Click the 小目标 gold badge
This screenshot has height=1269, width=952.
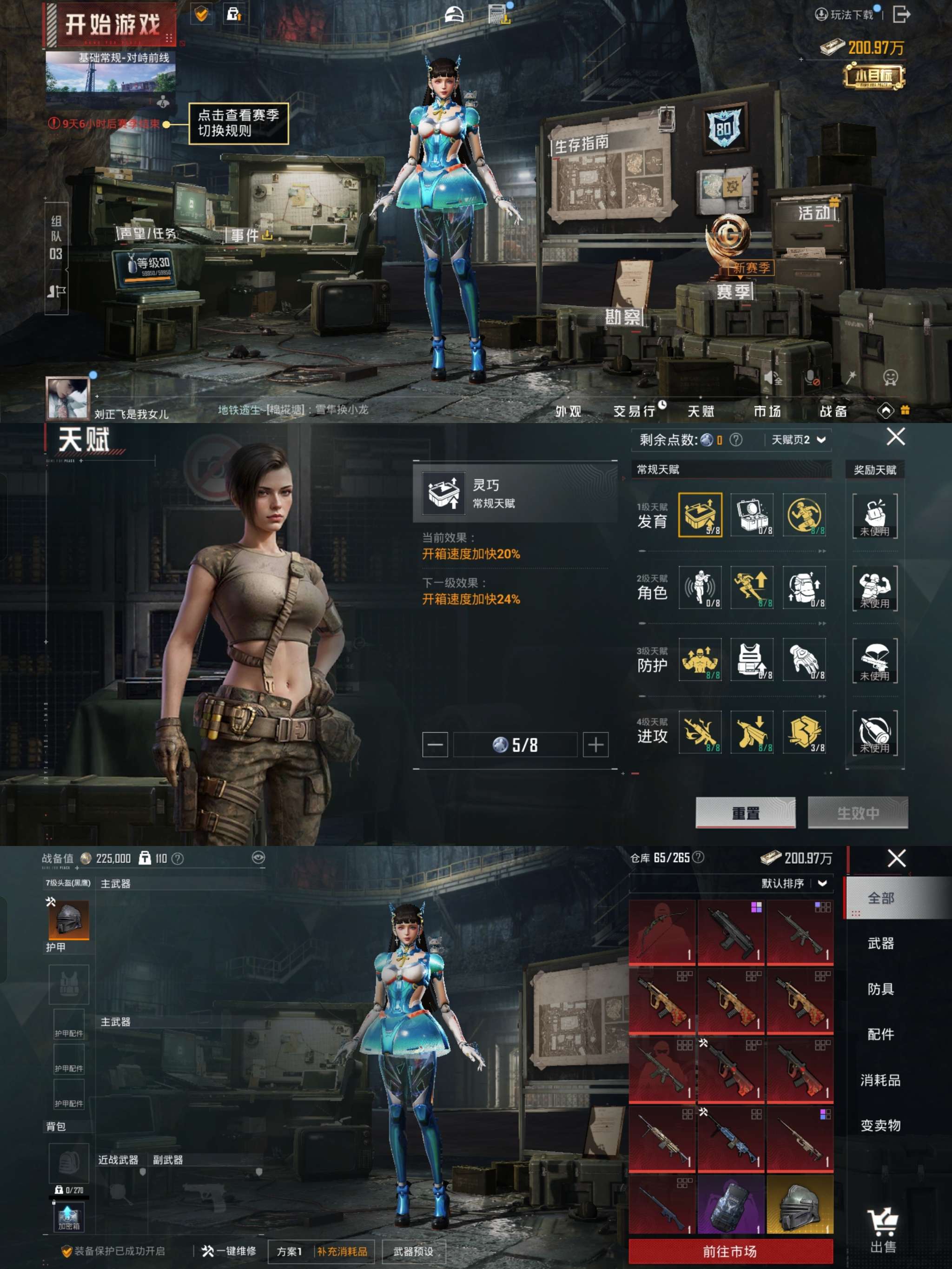pos(873,76)
